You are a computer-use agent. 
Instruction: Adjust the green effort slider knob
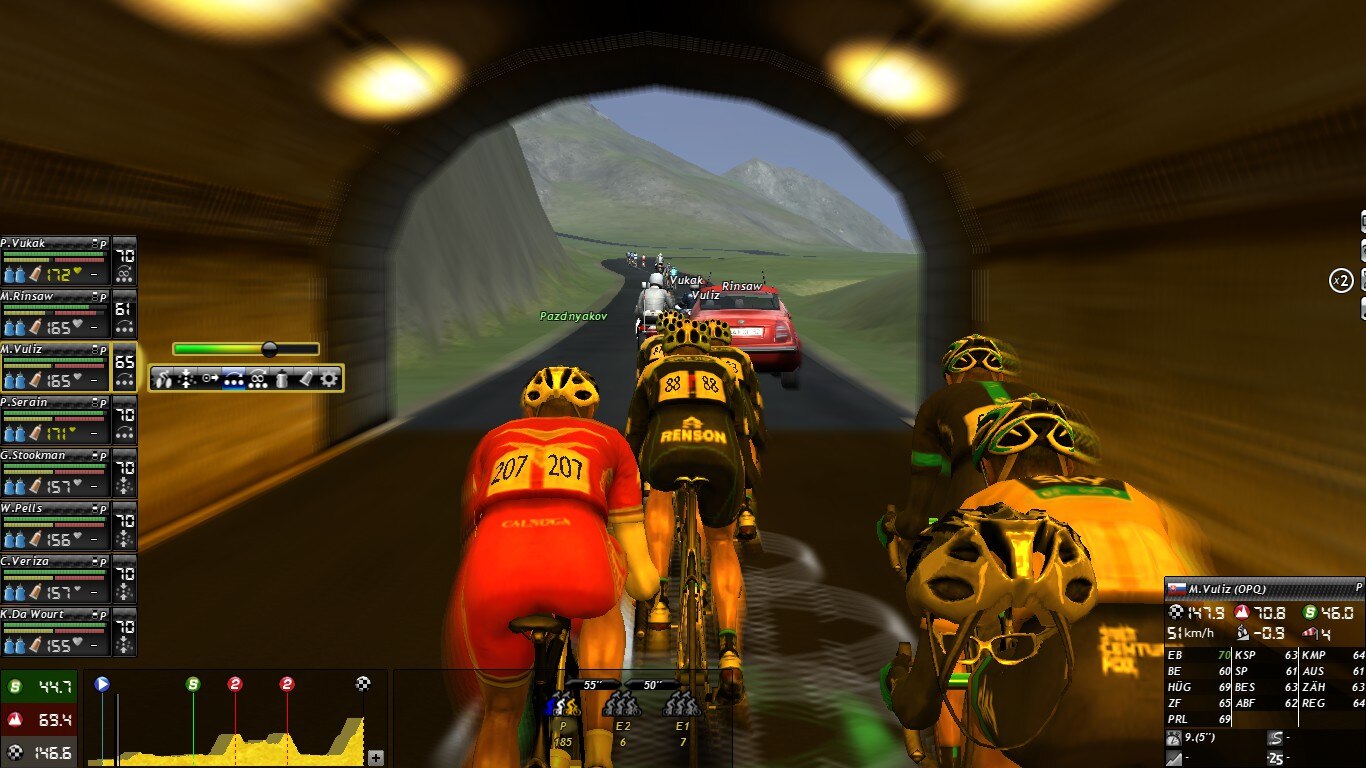(x=269, y=349)
